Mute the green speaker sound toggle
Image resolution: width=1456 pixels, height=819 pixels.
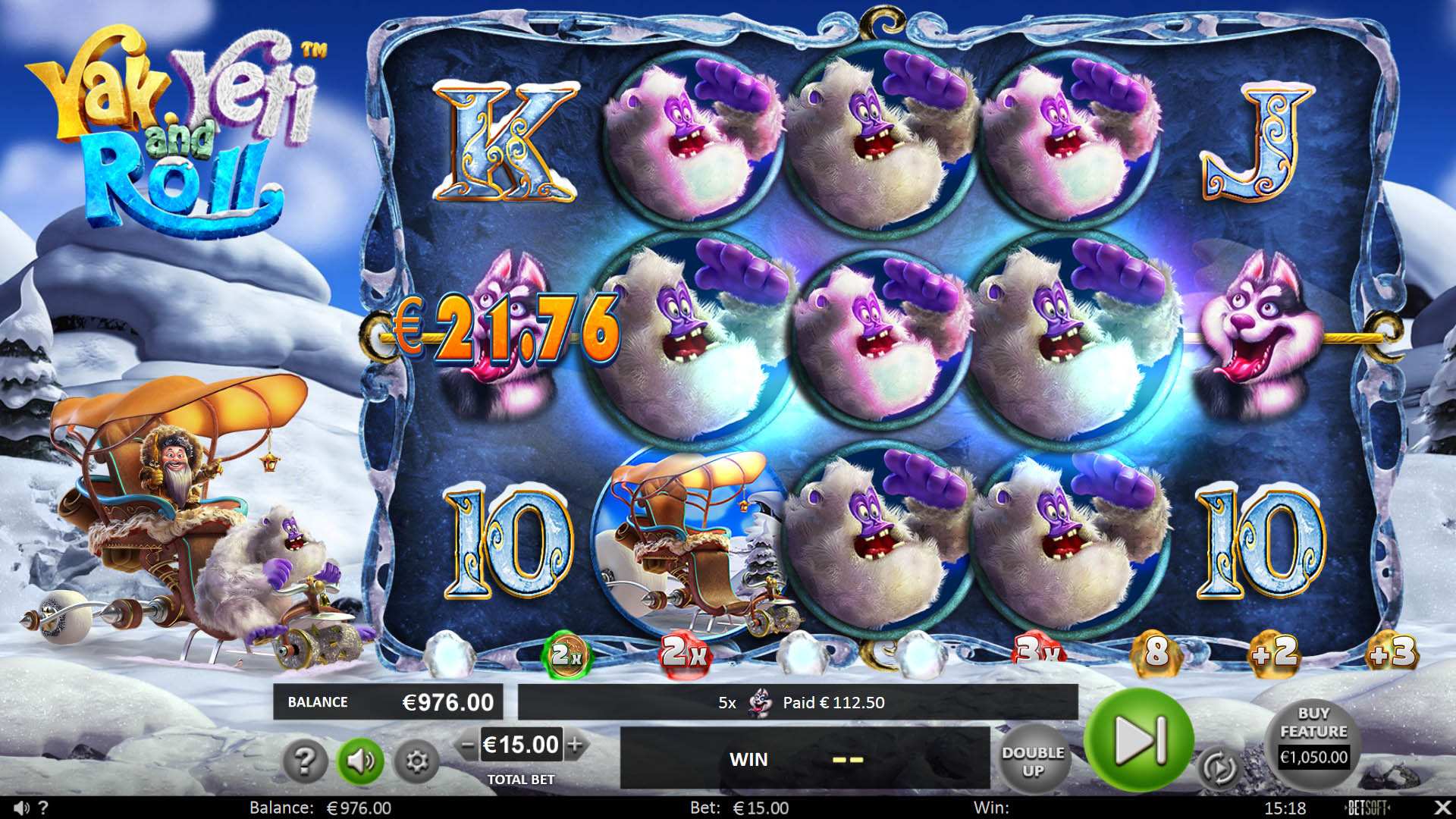click(x=362, y=761)
